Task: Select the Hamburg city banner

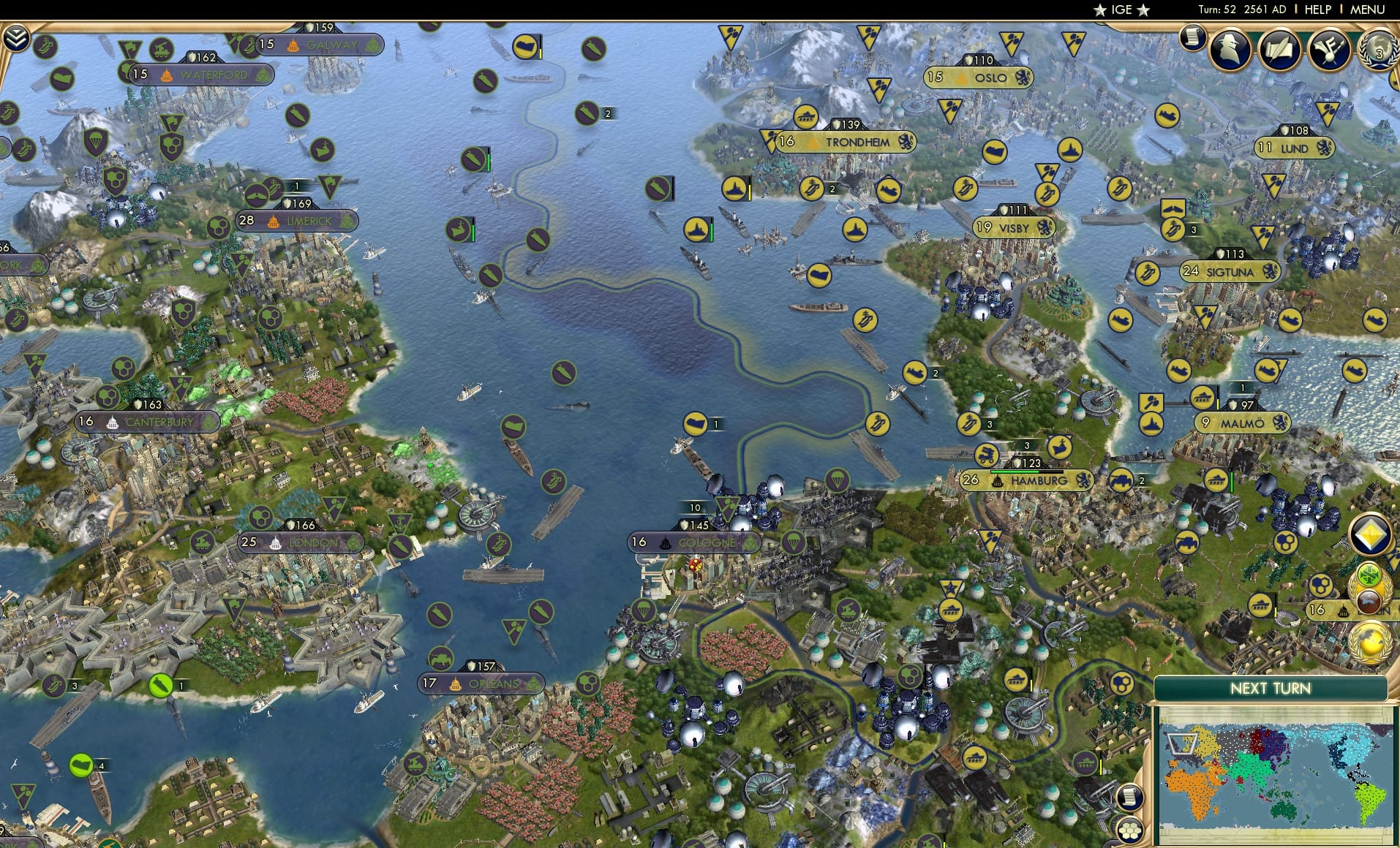Action: pyautogui.click(x=1028, y=480)
